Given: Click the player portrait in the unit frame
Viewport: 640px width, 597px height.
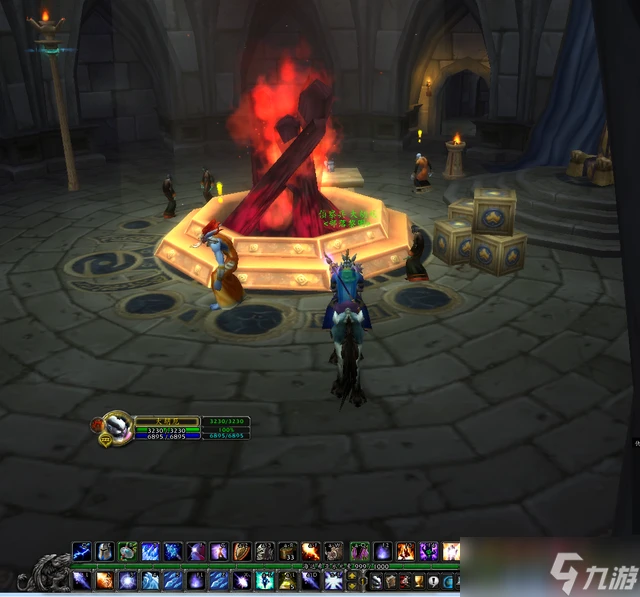Looking at the screenshot, I should click(118, 426).
